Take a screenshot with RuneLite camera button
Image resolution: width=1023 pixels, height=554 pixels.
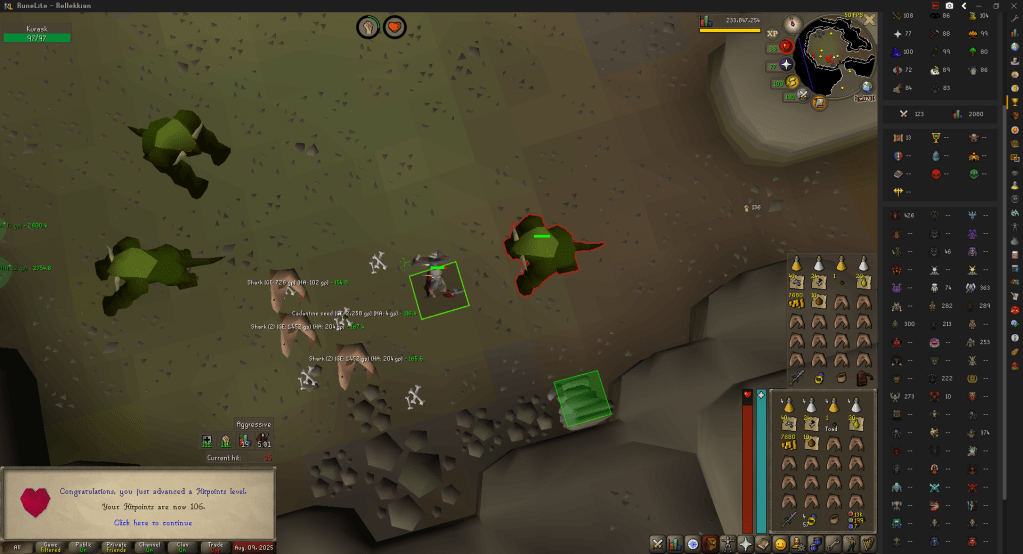949,6
